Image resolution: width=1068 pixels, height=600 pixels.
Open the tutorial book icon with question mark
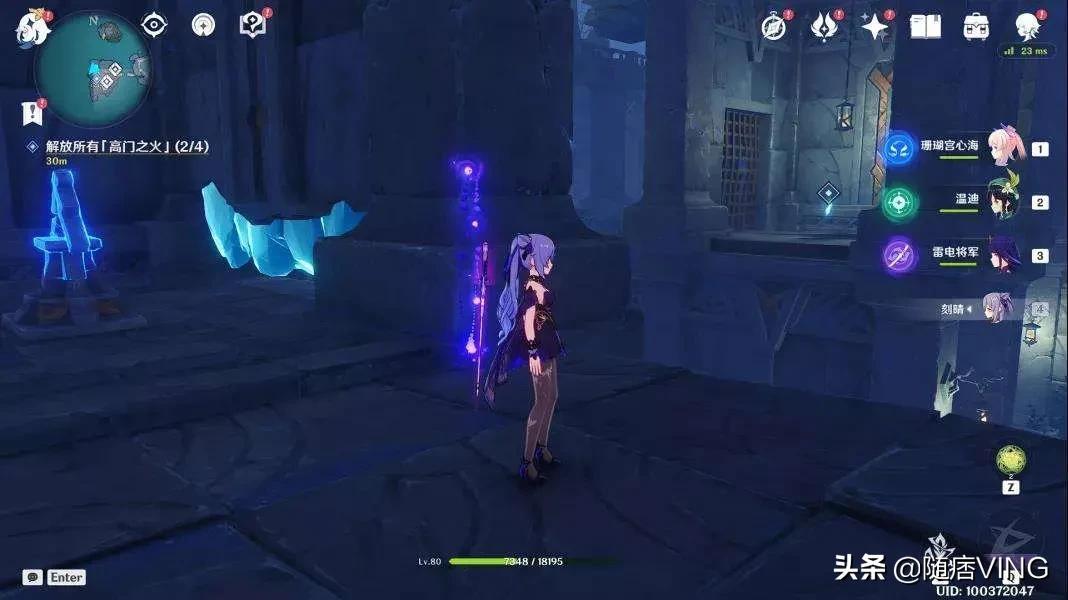pyautogui.click(x=252, y=25)
